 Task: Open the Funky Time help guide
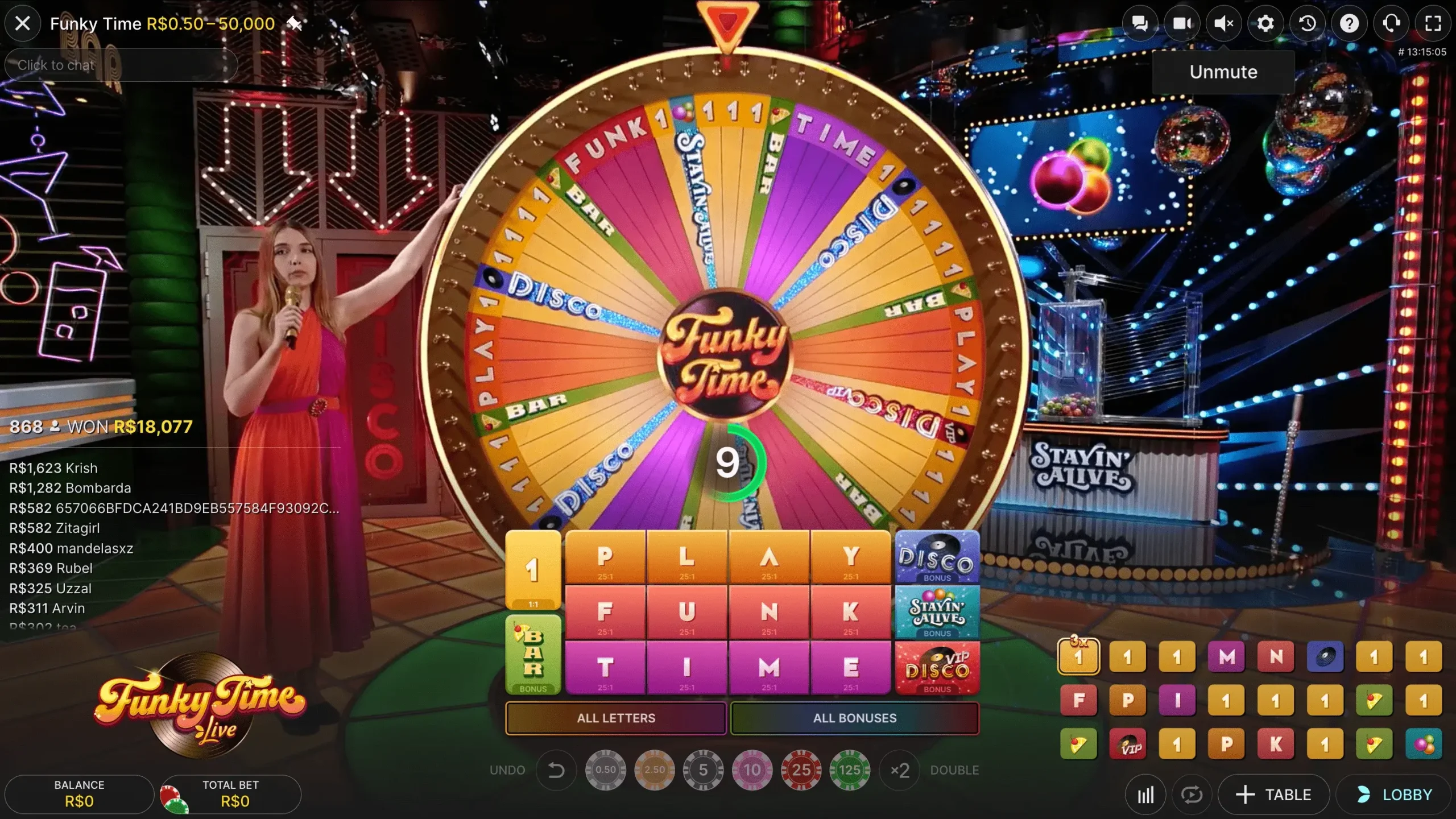click(1349, 23)
